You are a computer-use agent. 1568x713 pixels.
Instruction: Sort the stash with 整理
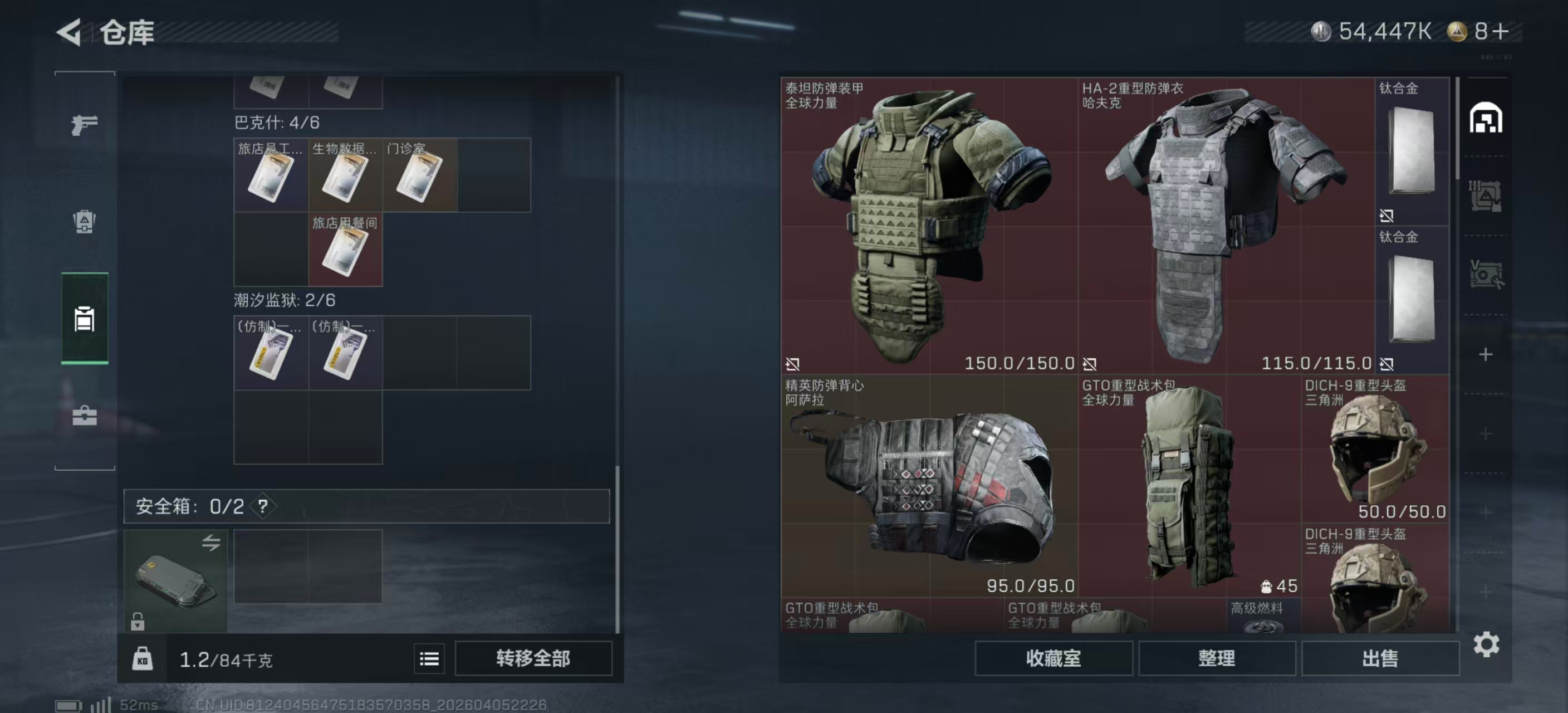point(1216,658)
